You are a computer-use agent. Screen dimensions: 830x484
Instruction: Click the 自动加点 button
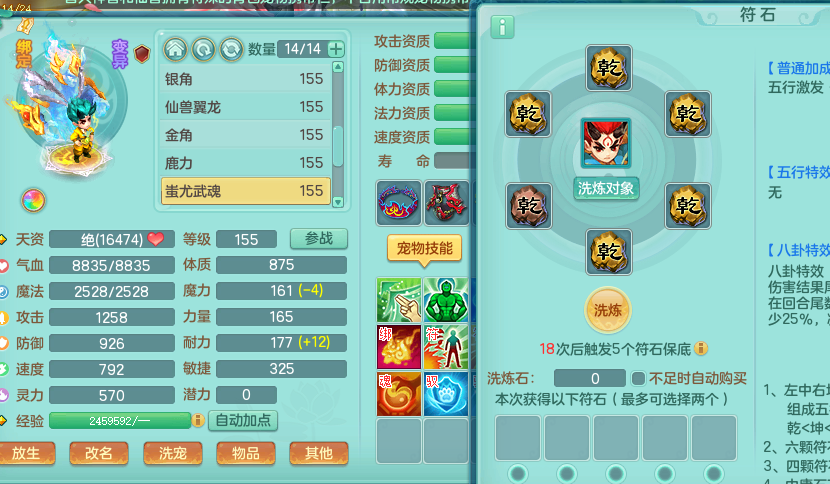click(x=245, y=420)
